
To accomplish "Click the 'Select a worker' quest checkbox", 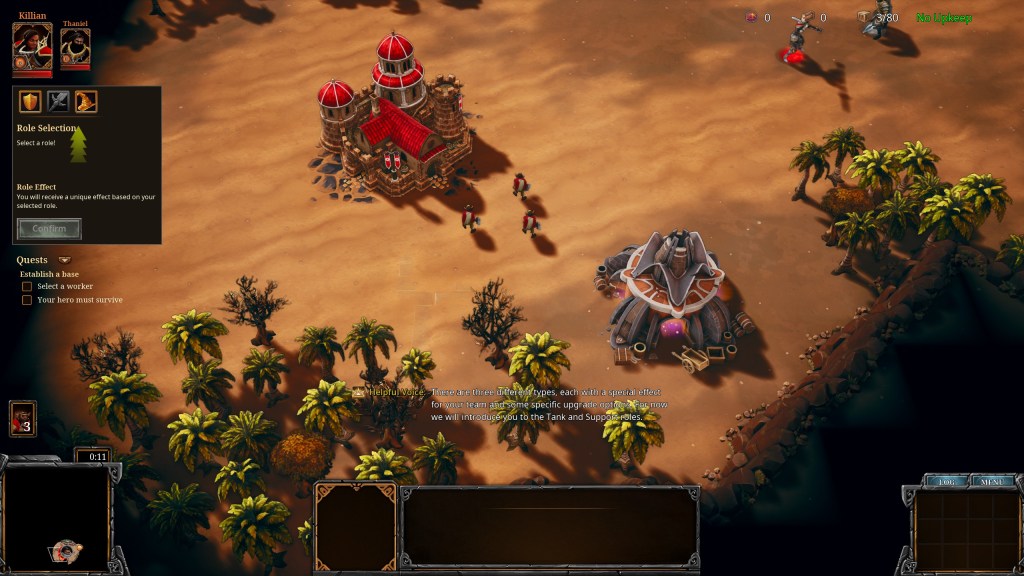I will 27,287.
